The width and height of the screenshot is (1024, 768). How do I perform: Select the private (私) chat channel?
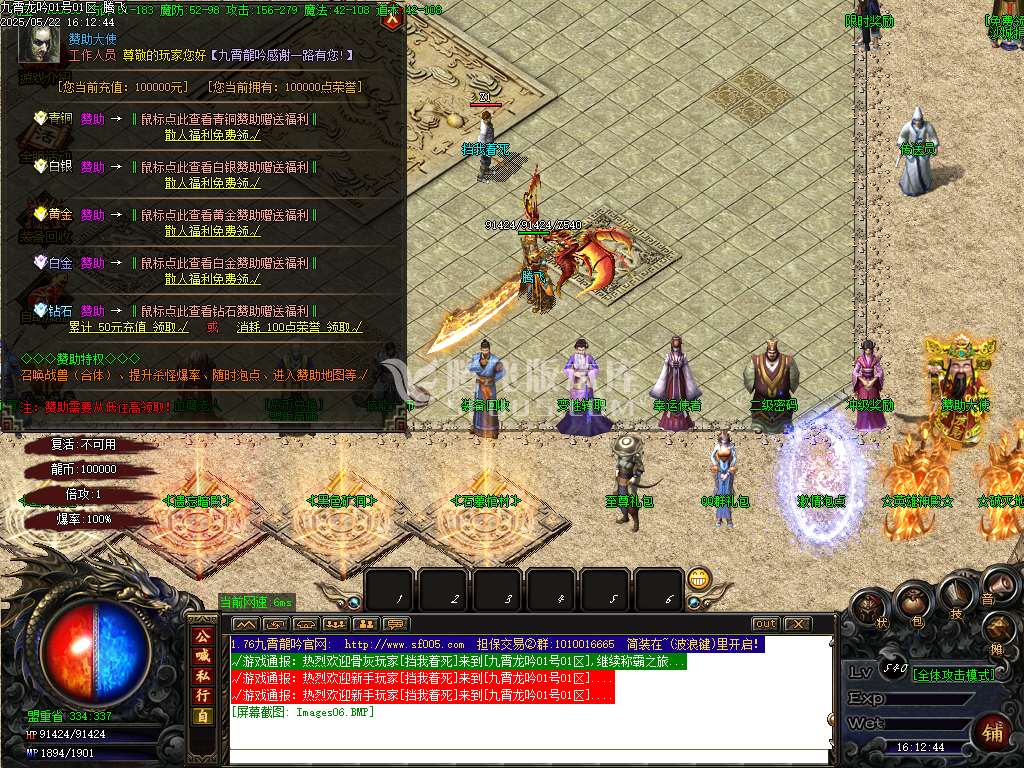202,675
